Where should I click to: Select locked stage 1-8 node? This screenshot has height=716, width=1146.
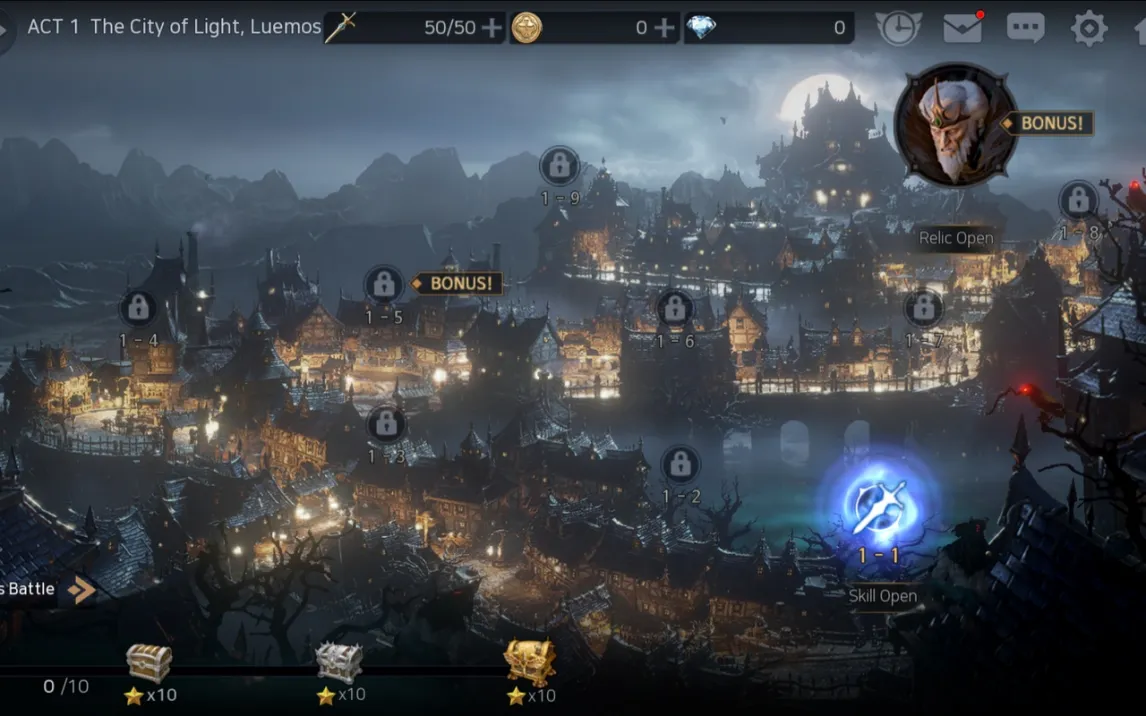click(1078, 201)
